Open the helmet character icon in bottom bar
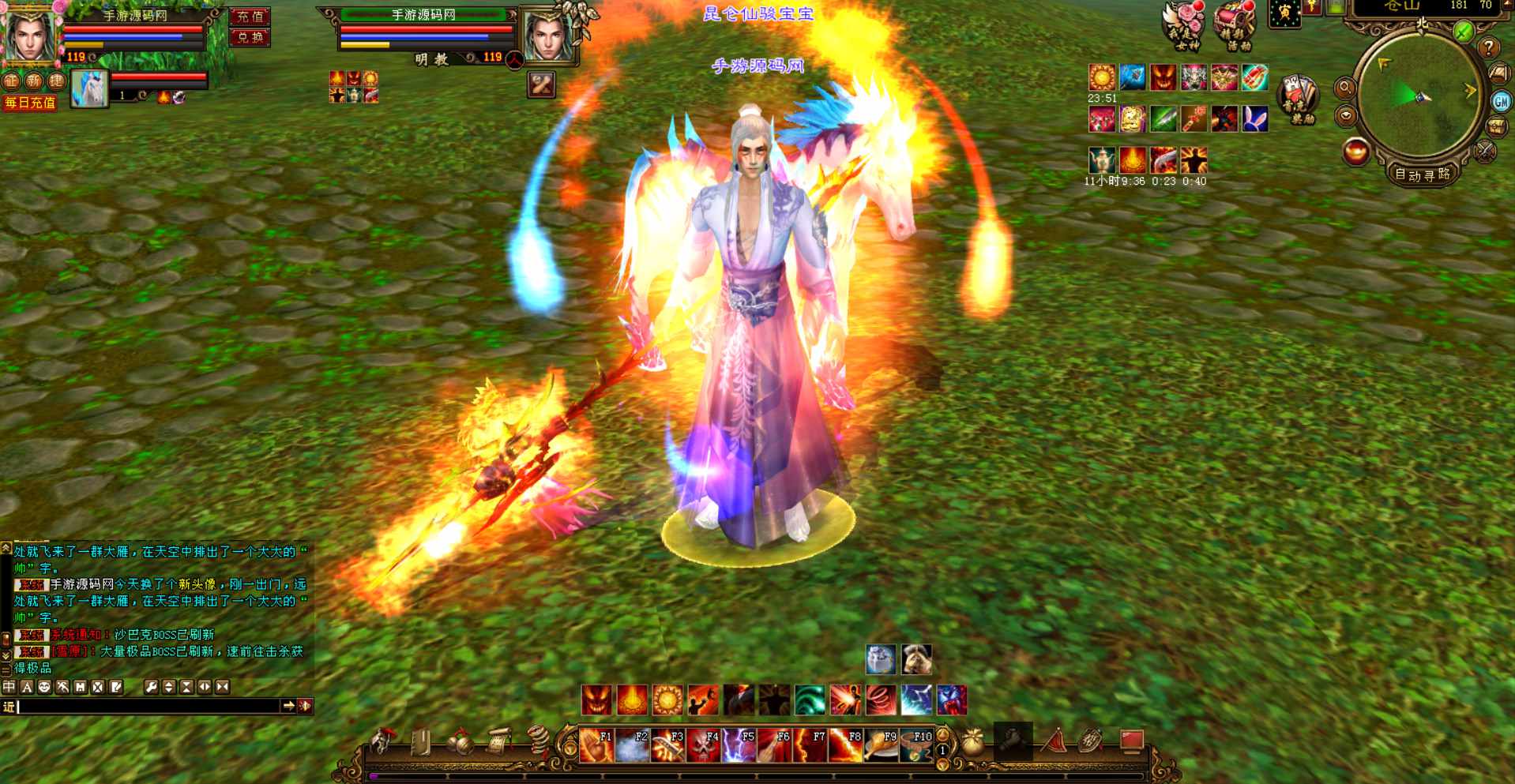 [384, 742]
